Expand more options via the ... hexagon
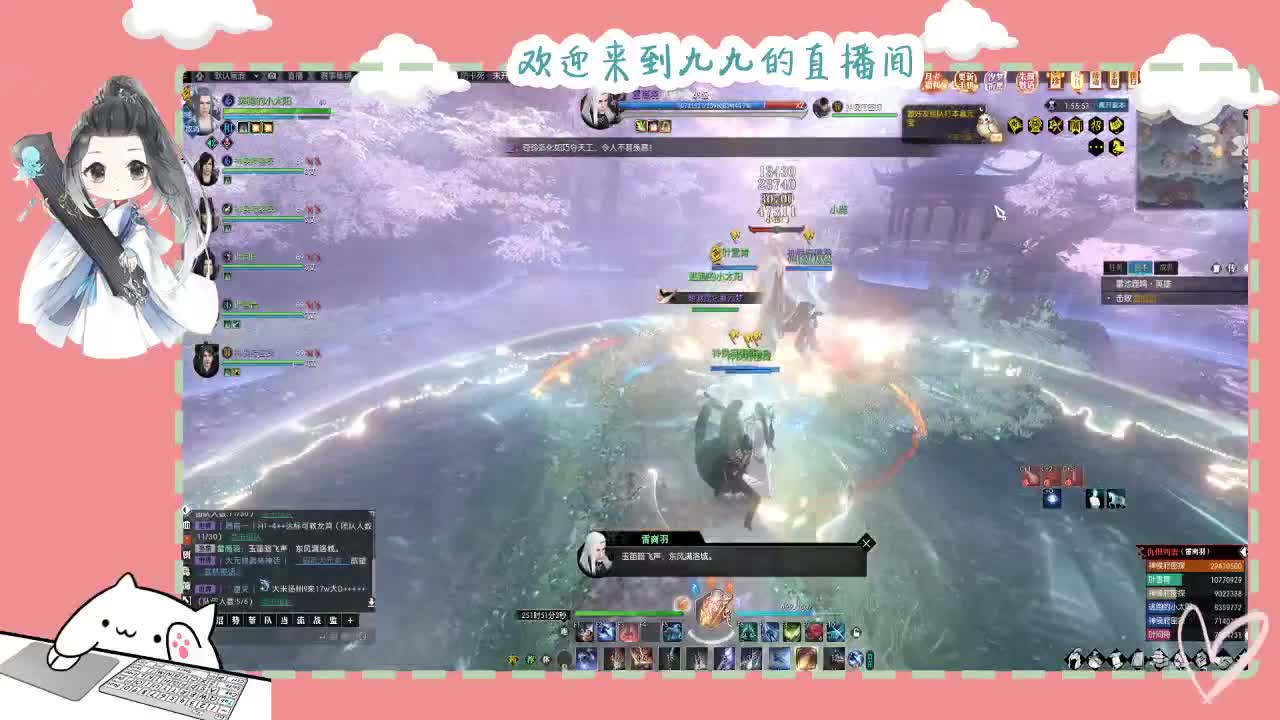 (1096, 146)
